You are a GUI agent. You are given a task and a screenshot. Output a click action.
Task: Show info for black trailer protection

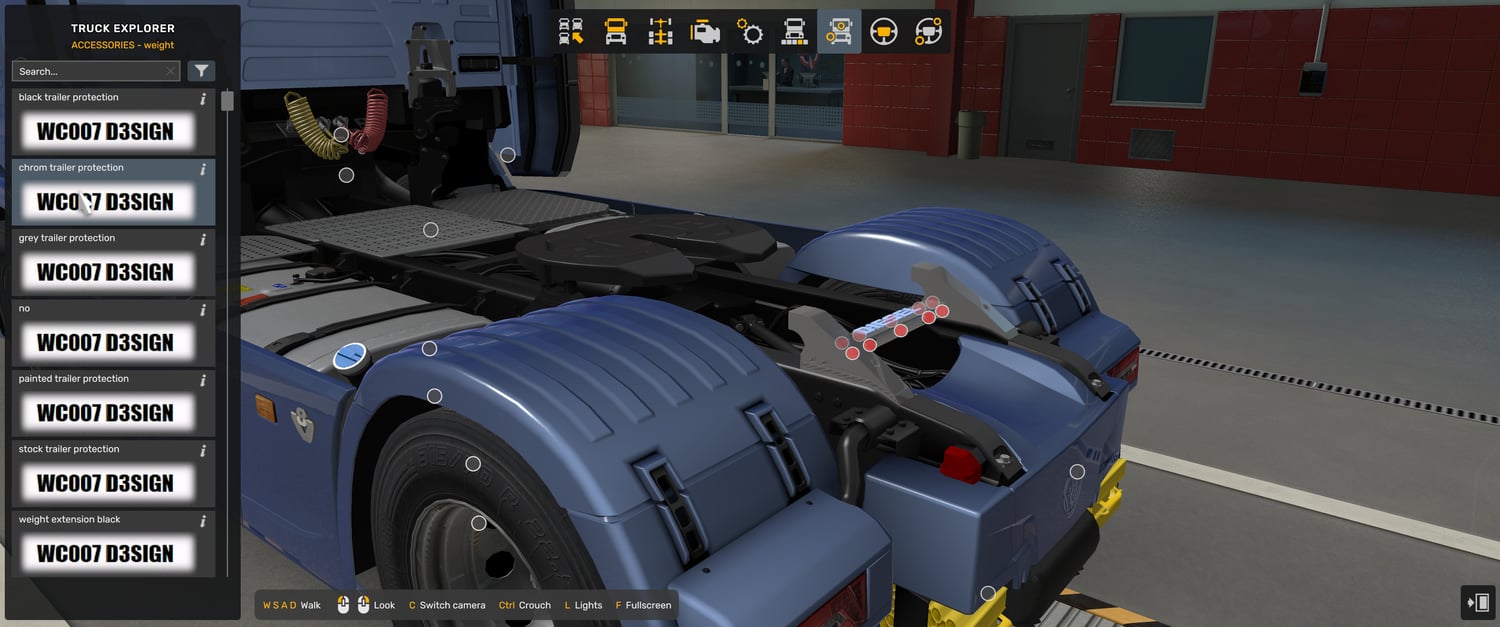coord(203,99)
